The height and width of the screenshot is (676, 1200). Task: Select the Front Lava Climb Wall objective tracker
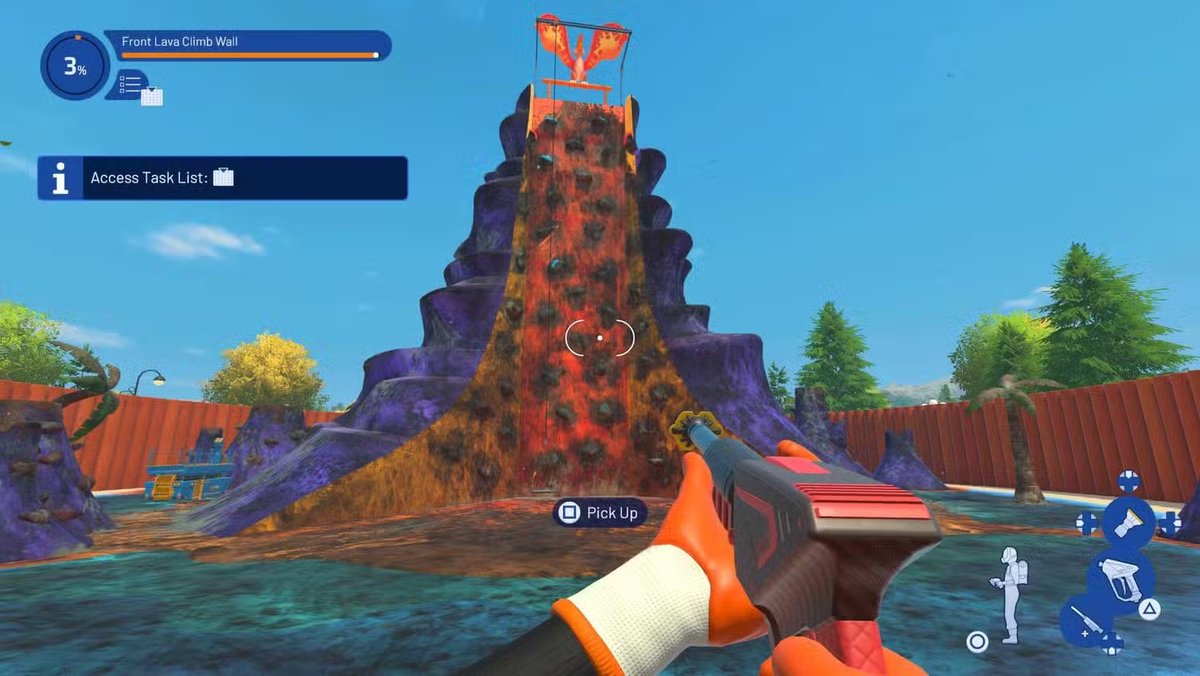247,45
